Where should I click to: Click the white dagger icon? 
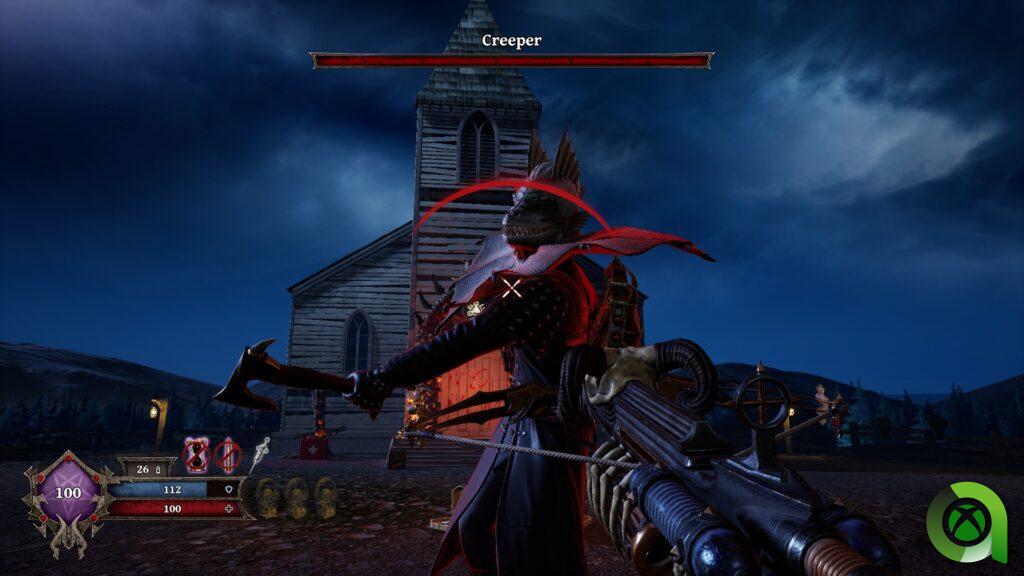pos(261,453)
